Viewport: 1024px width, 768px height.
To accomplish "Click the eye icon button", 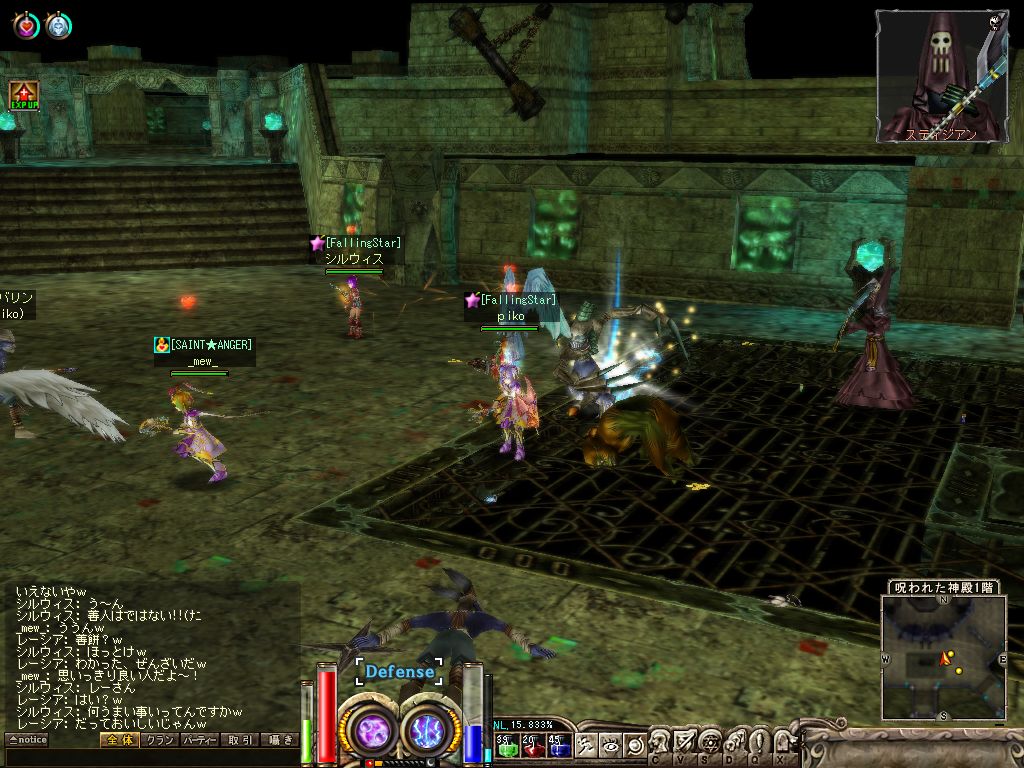I will point(610,745).
